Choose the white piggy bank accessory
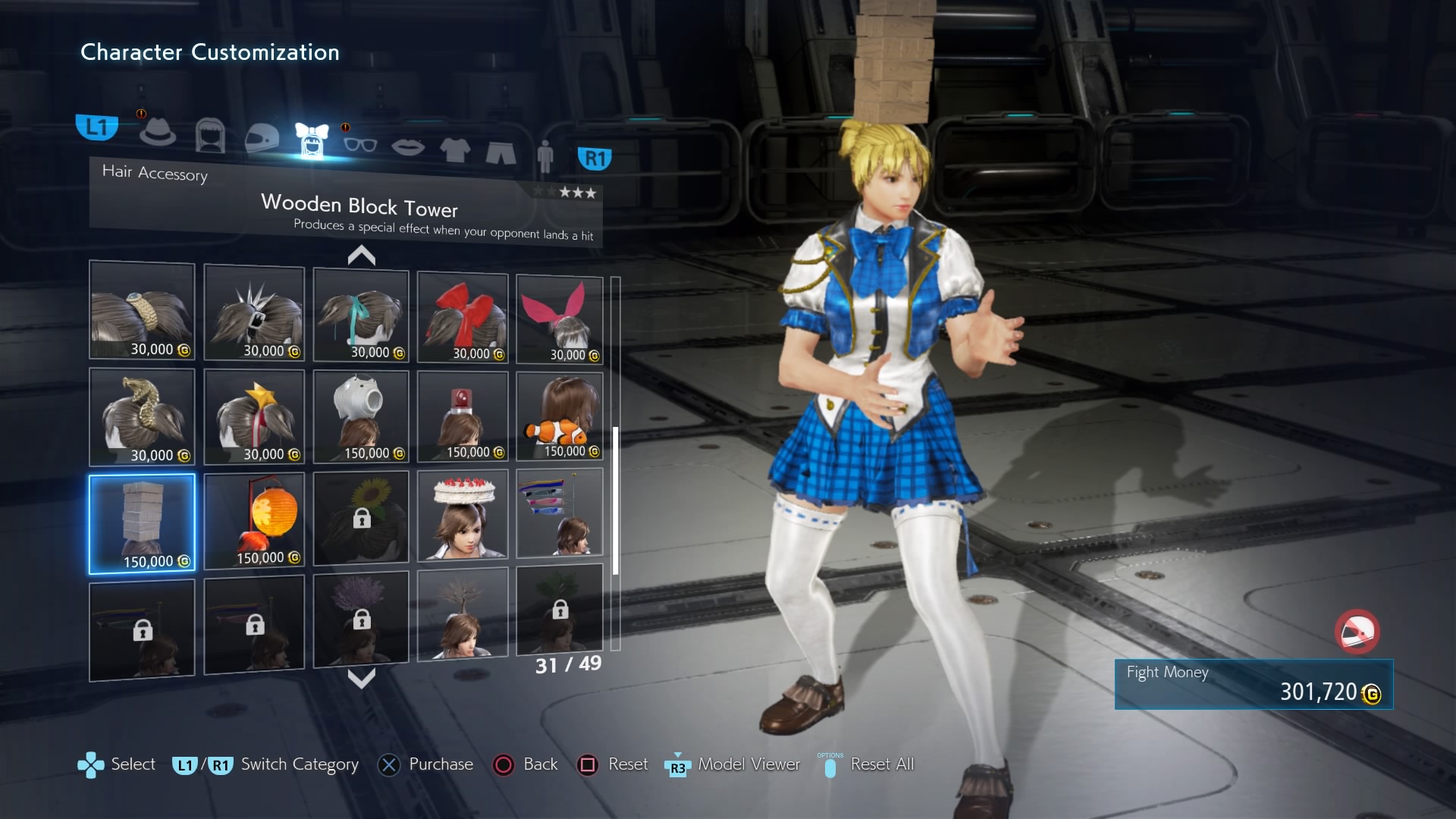 click(x=361, y=416)
